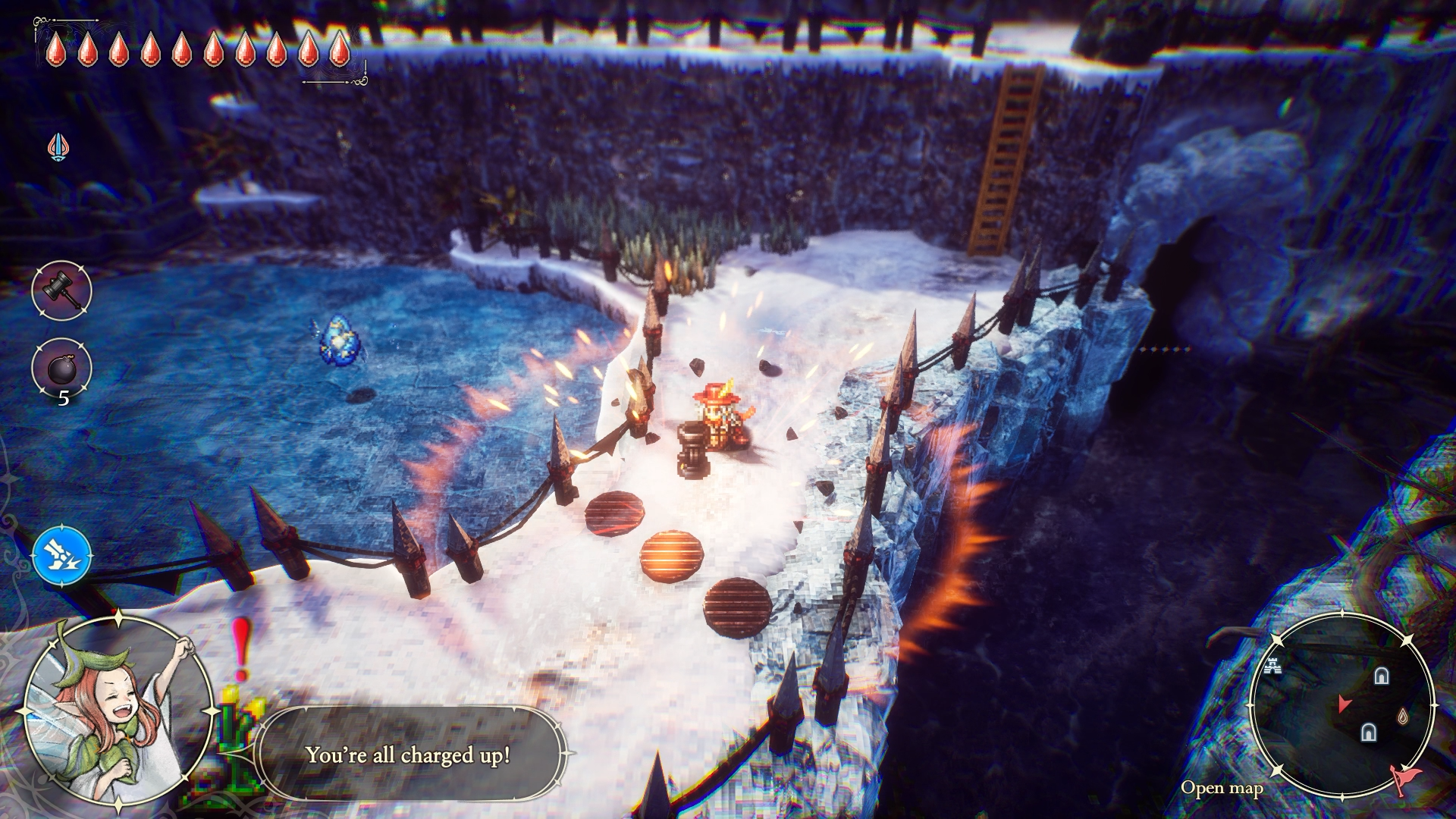Click the "You're all charged up!" dialogue box
Image resolution: width=1456 pixels, height=819 pixels.
(x=411, y=755)
